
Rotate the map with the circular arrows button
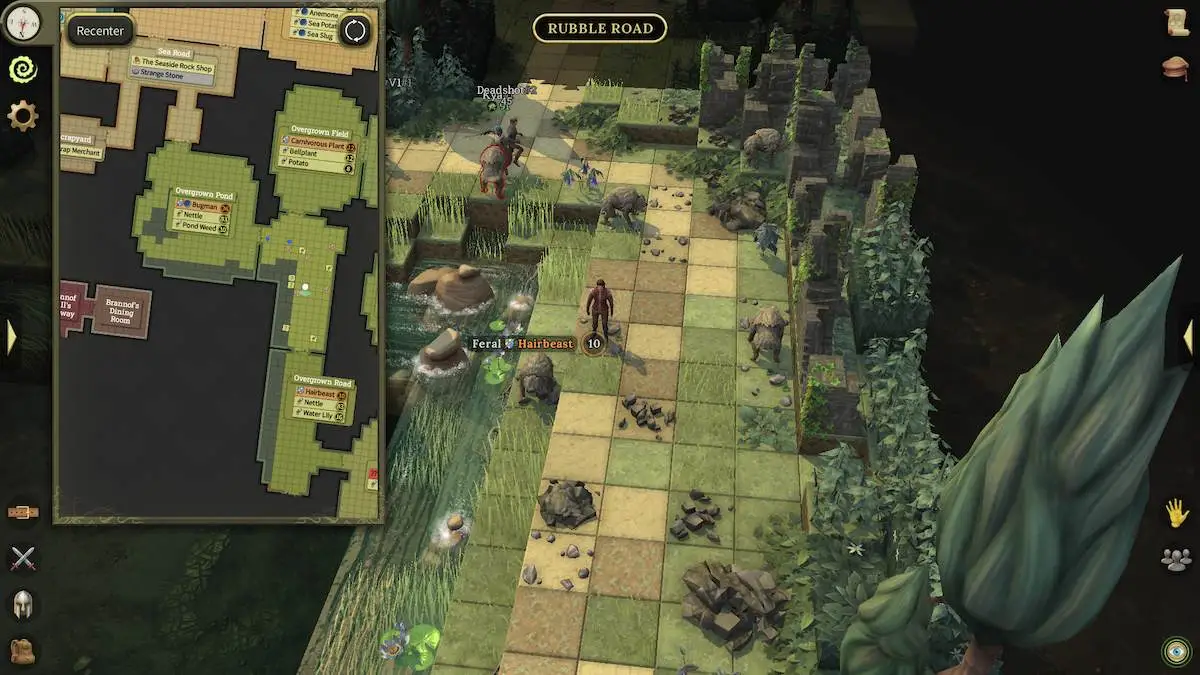[x=355, y=31]
